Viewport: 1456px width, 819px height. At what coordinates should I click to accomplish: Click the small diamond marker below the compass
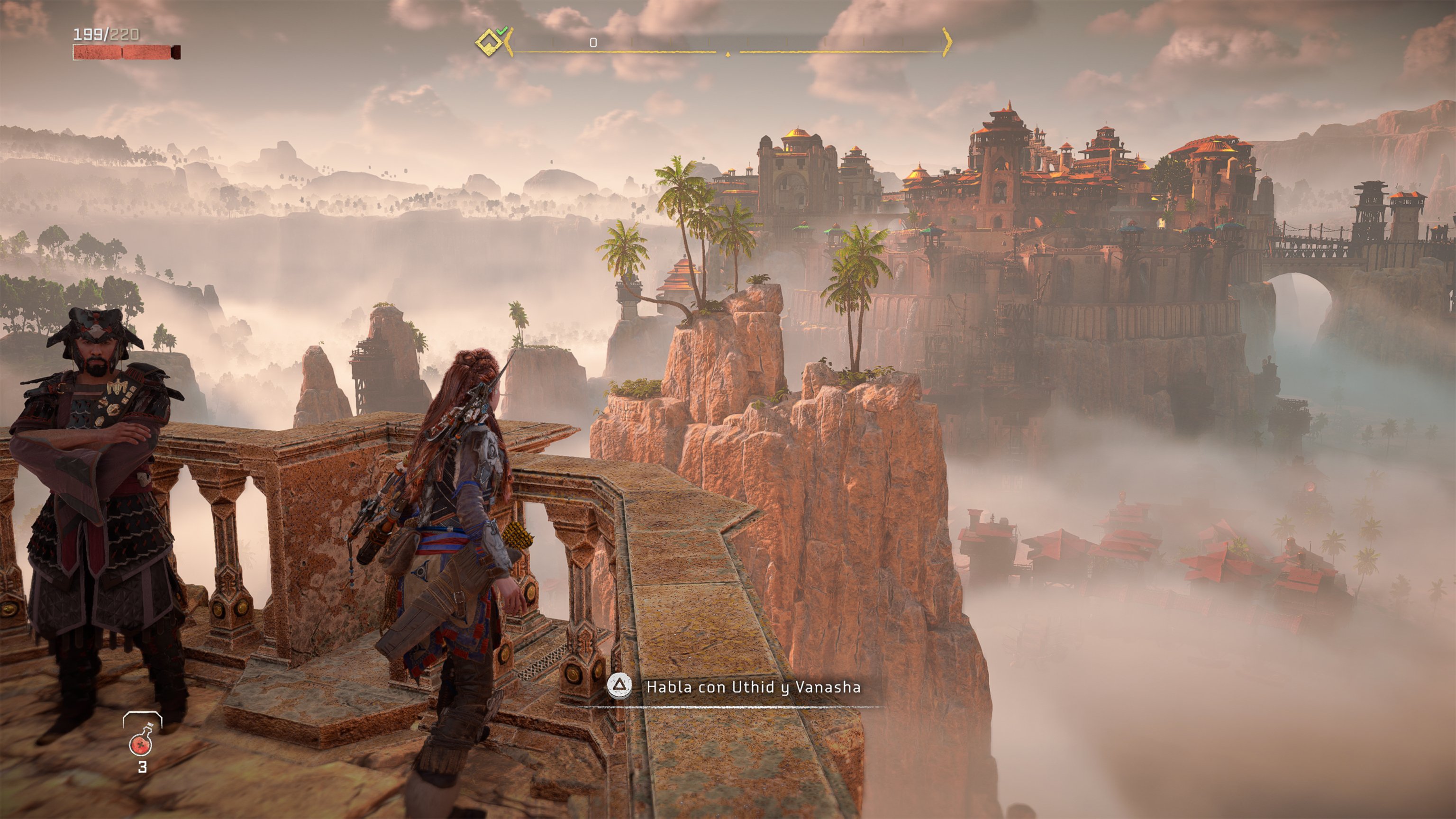[728, 54]
